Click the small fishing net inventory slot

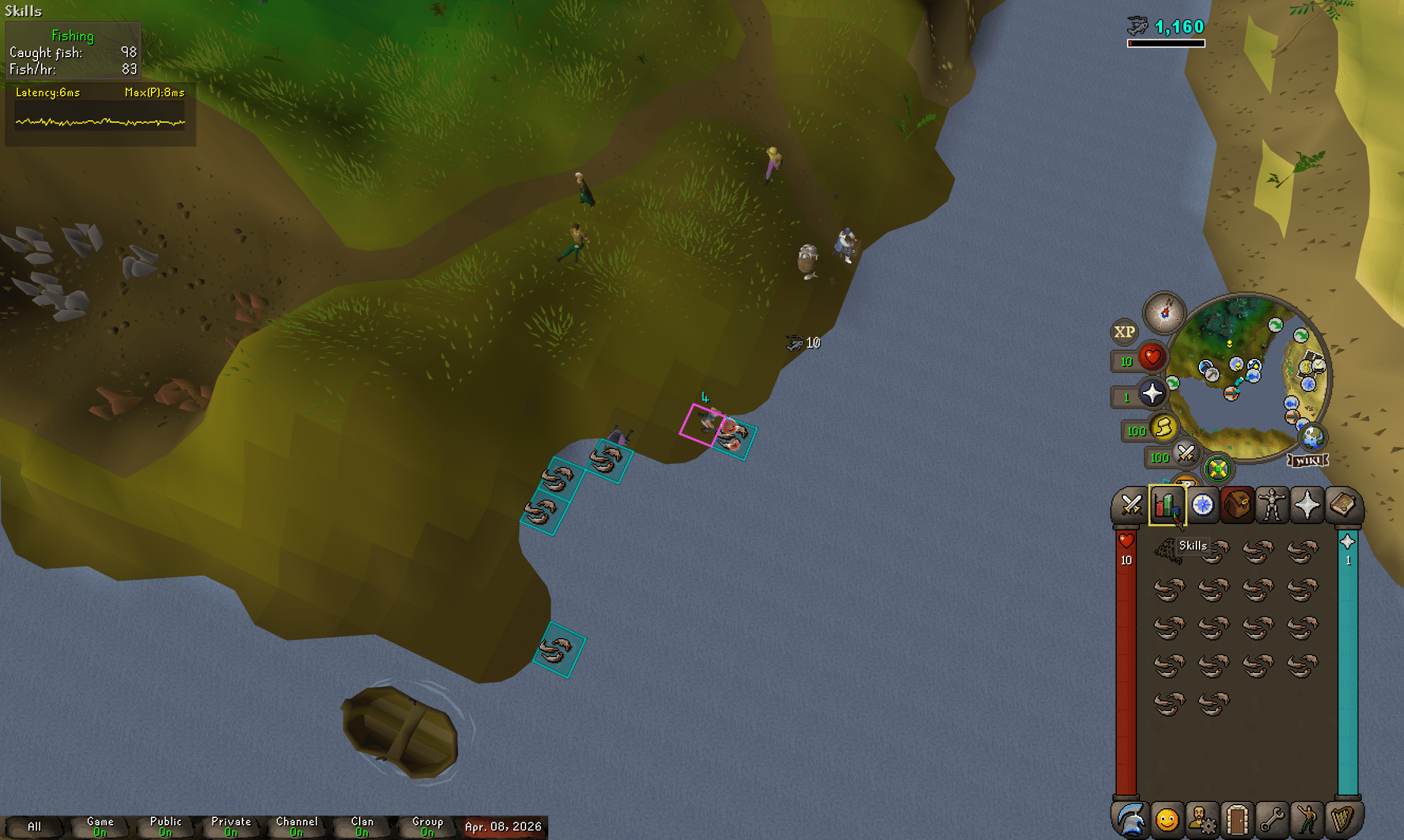tap(1168, 550)
